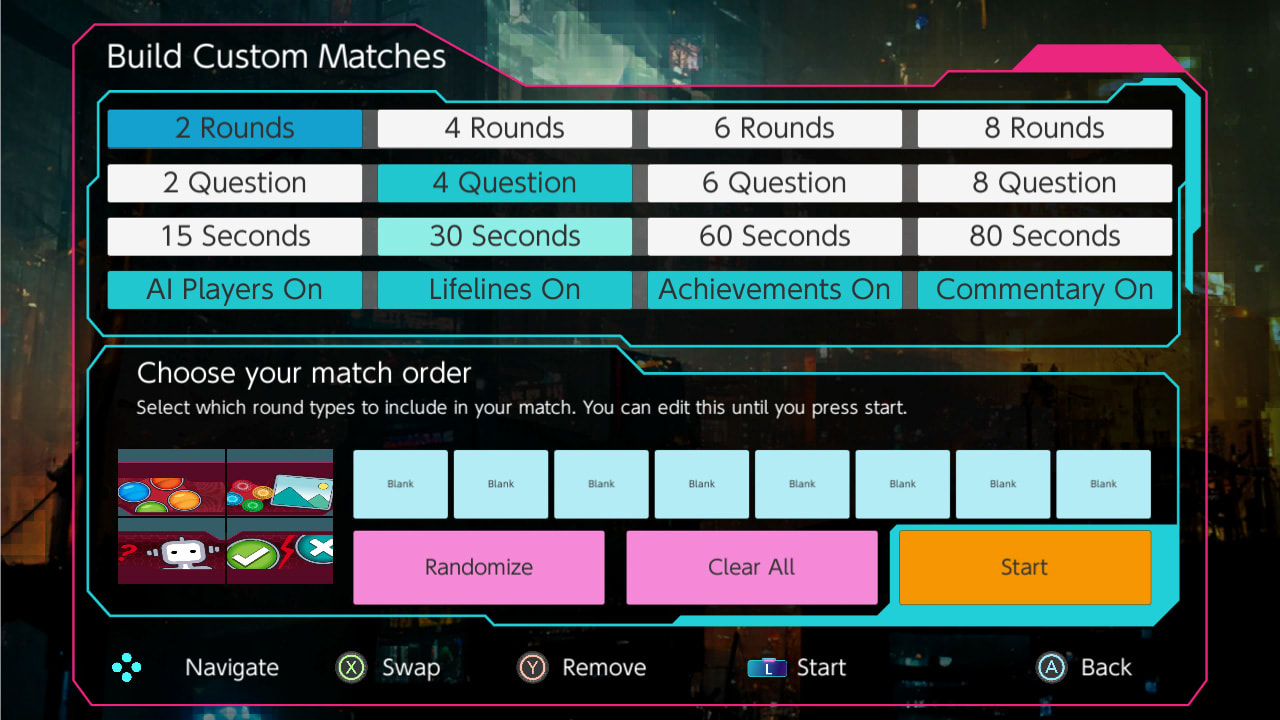Viewport: 1280px width, 720px height.
Task: Select the 4 Rounds option
Action: (504, 128)
